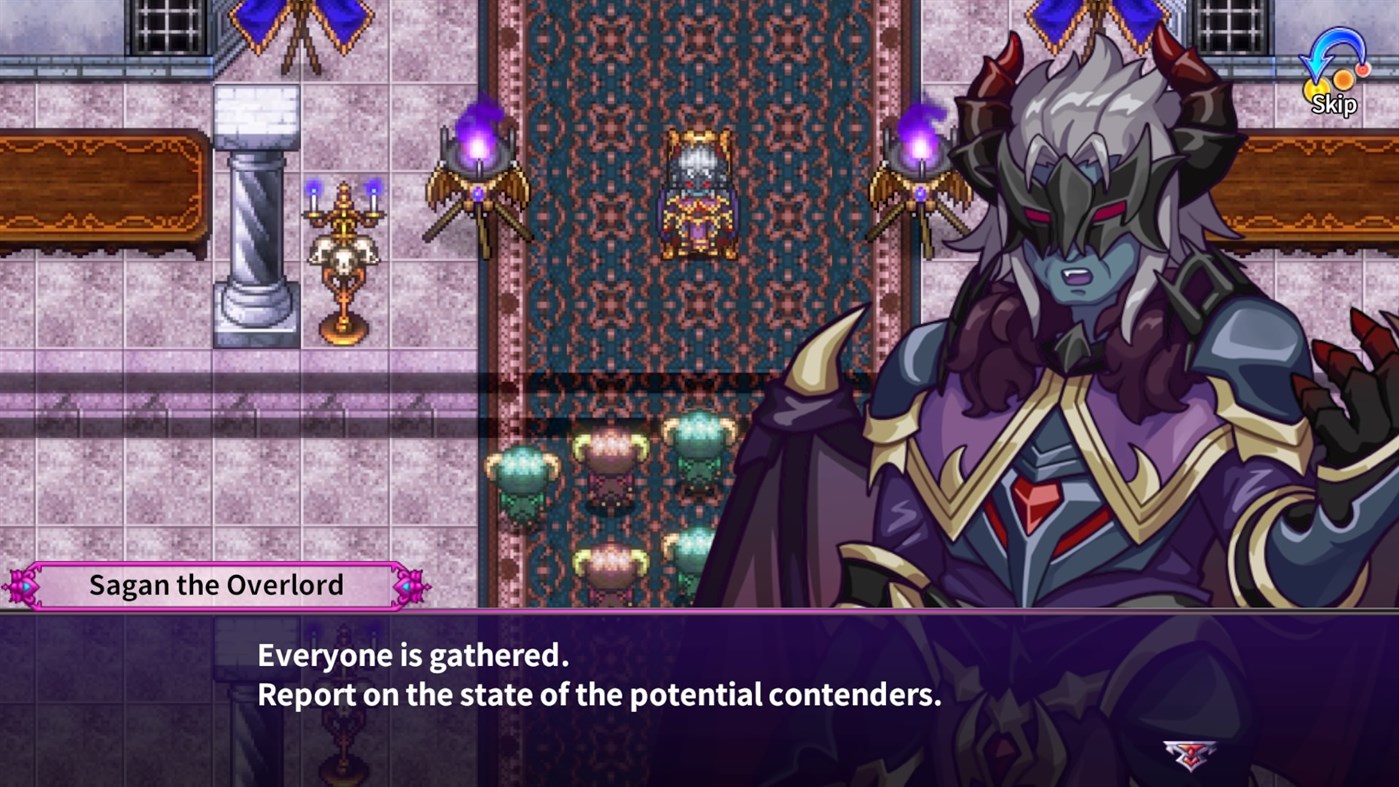
Task: Click the butterfly ornament right of the nameplate
Action: coord(410,584)
